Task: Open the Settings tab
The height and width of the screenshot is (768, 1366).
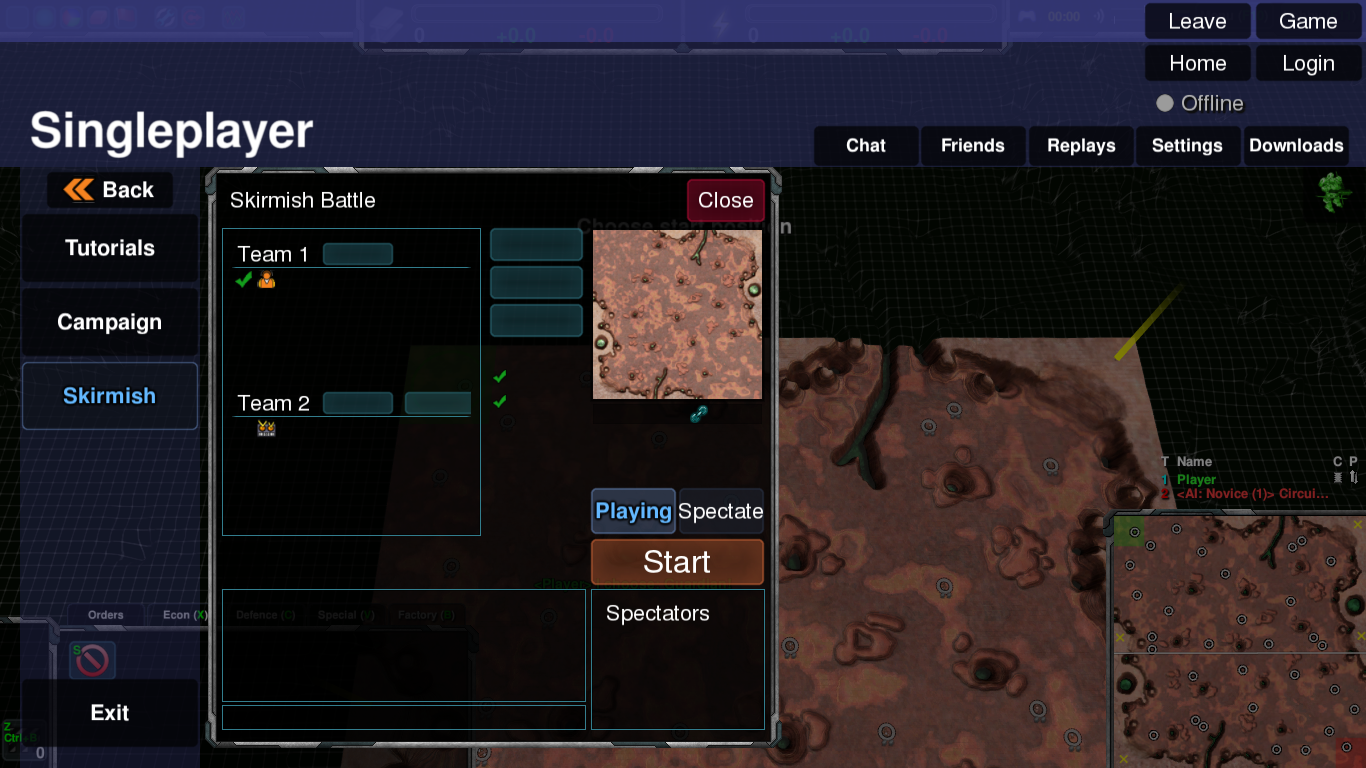Action: tap(1187, 146)
